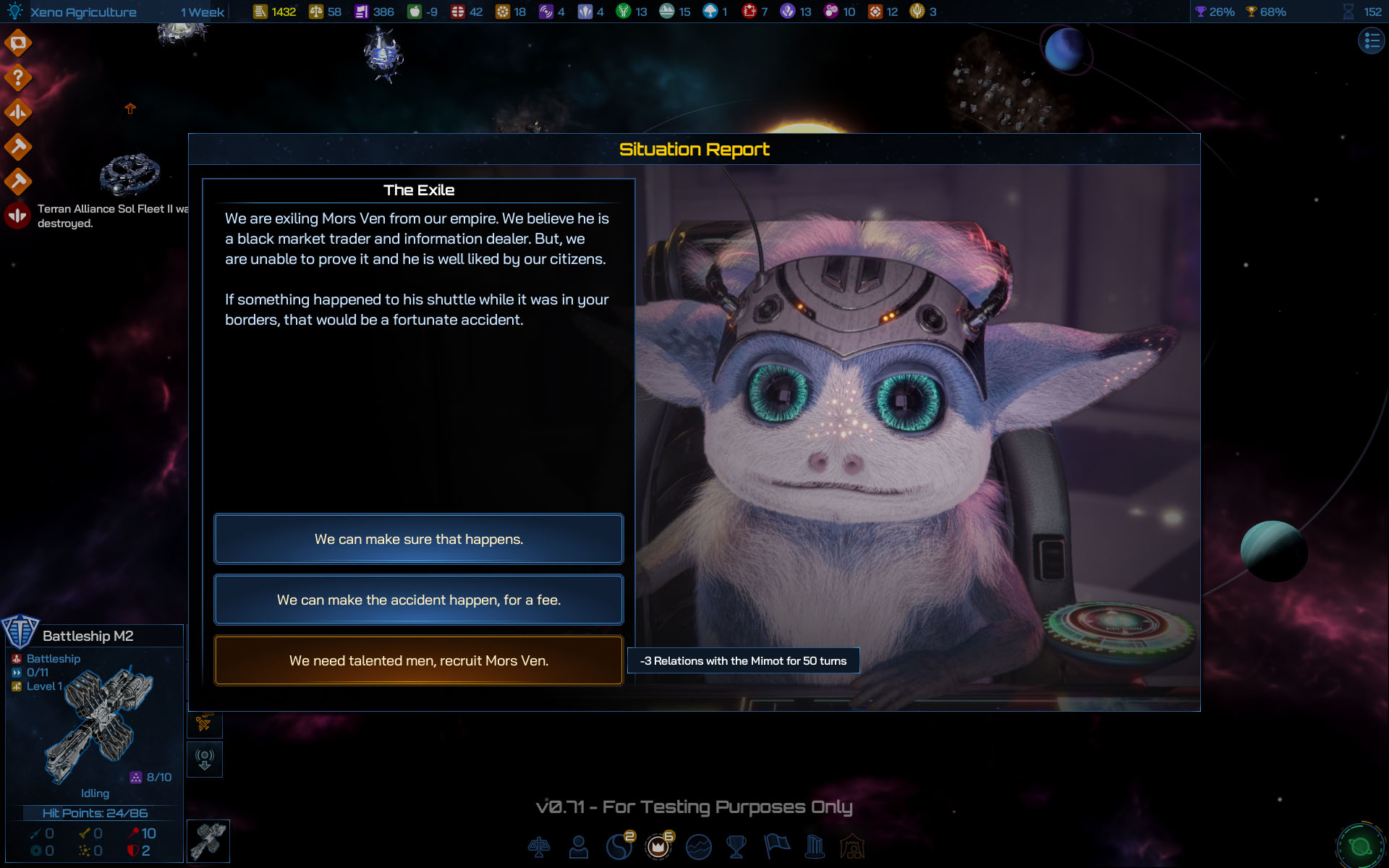This screenshot has height=868, width=1389.
Task: Open the flag icon in bottom bar
Action: (x=776, y=846)
